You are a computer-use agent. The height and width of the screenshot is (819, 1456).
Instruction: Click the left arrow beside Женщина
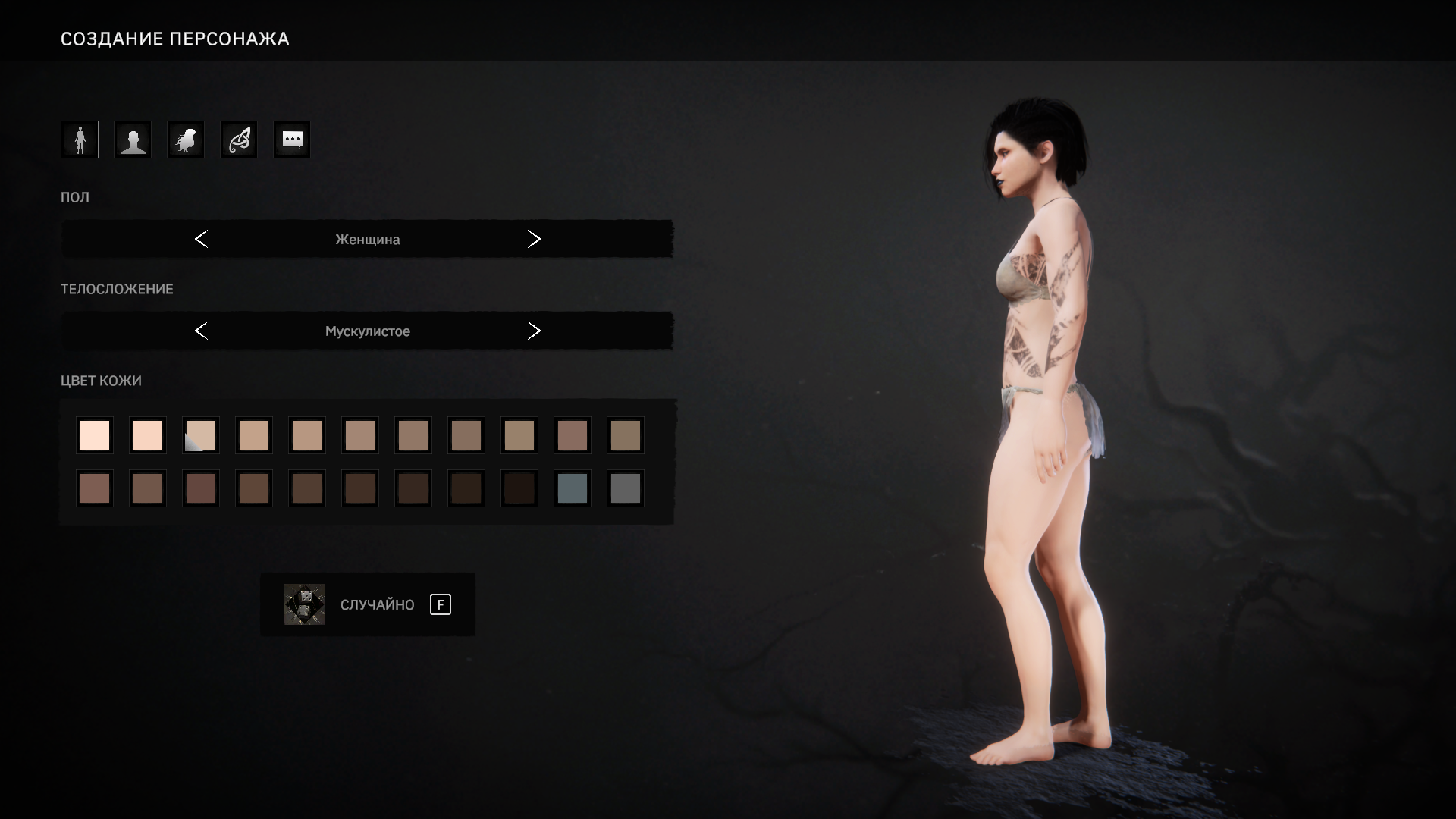(201, 239)
